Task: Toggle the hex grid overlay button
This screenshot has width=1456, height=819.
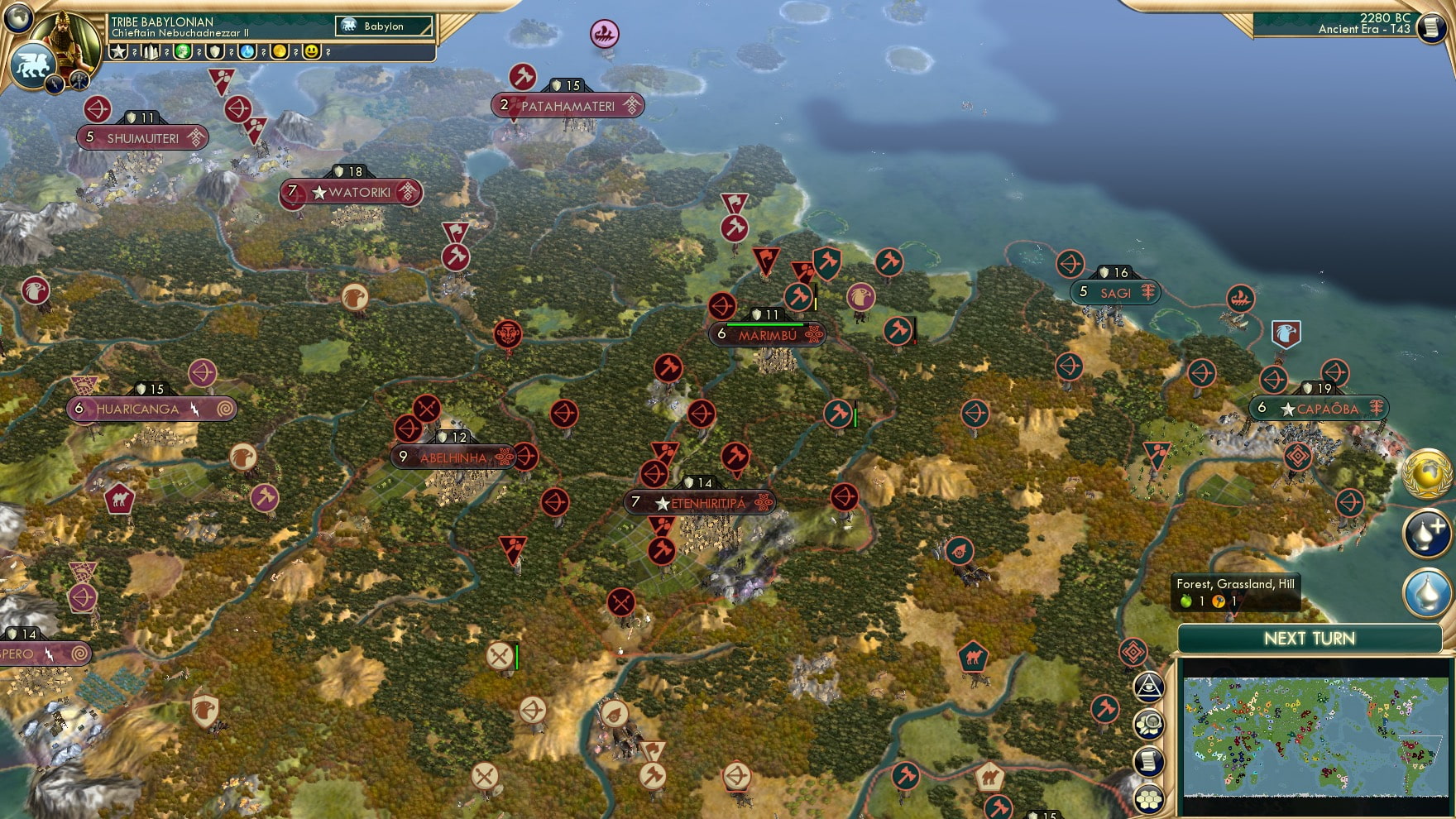Action: point(1148,799)
